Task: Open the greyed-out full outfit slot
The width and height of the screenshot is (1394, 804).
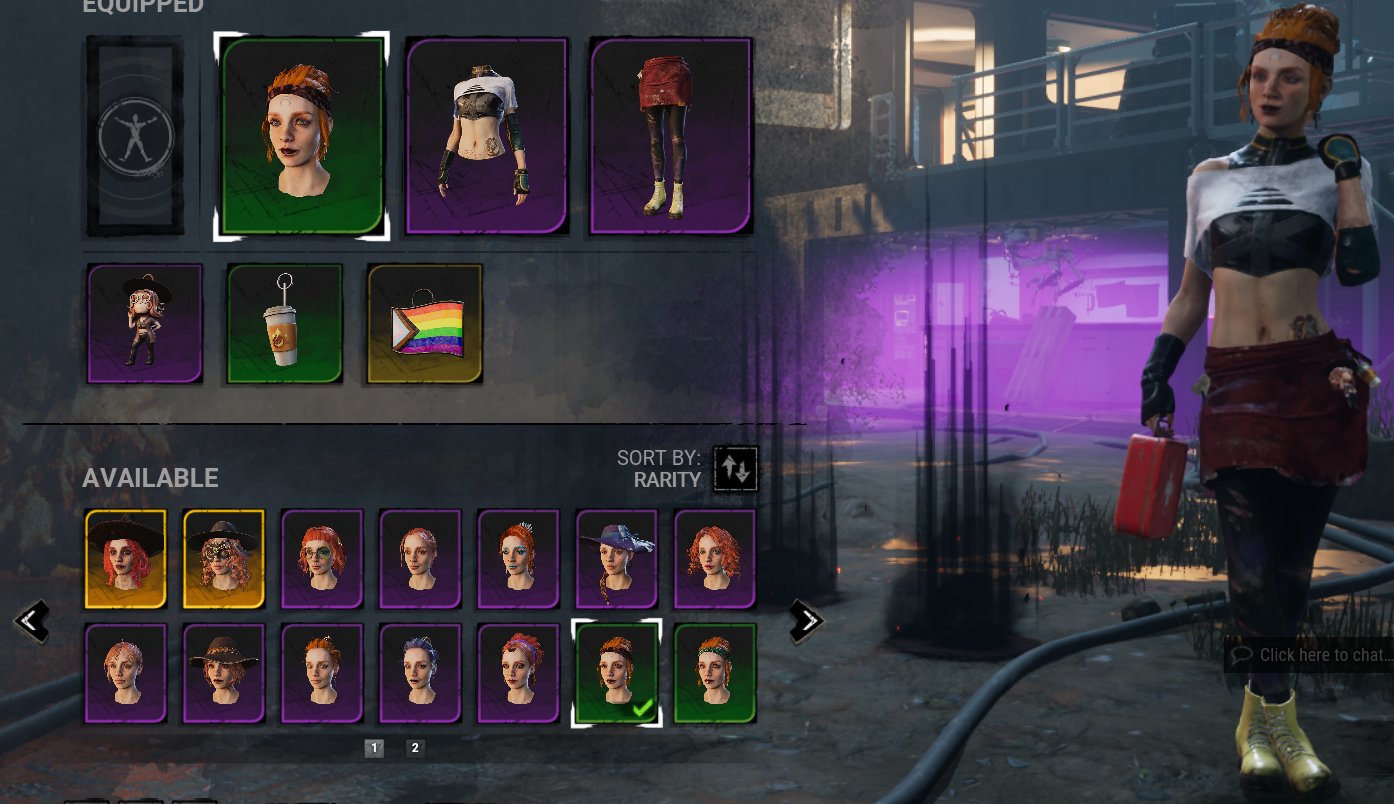Action: tap(135, 137)
